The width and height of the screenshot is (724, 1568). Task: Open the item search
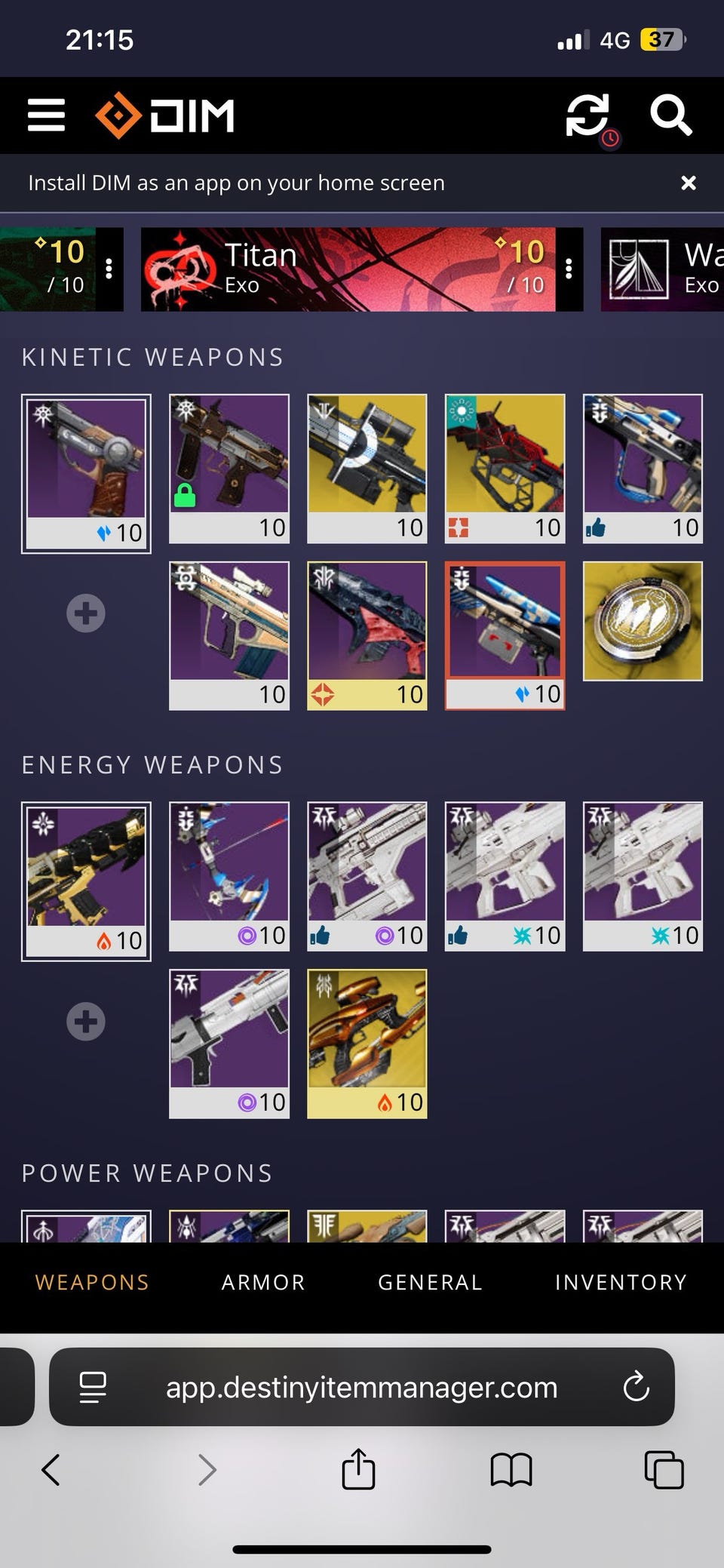coord(670,115)
